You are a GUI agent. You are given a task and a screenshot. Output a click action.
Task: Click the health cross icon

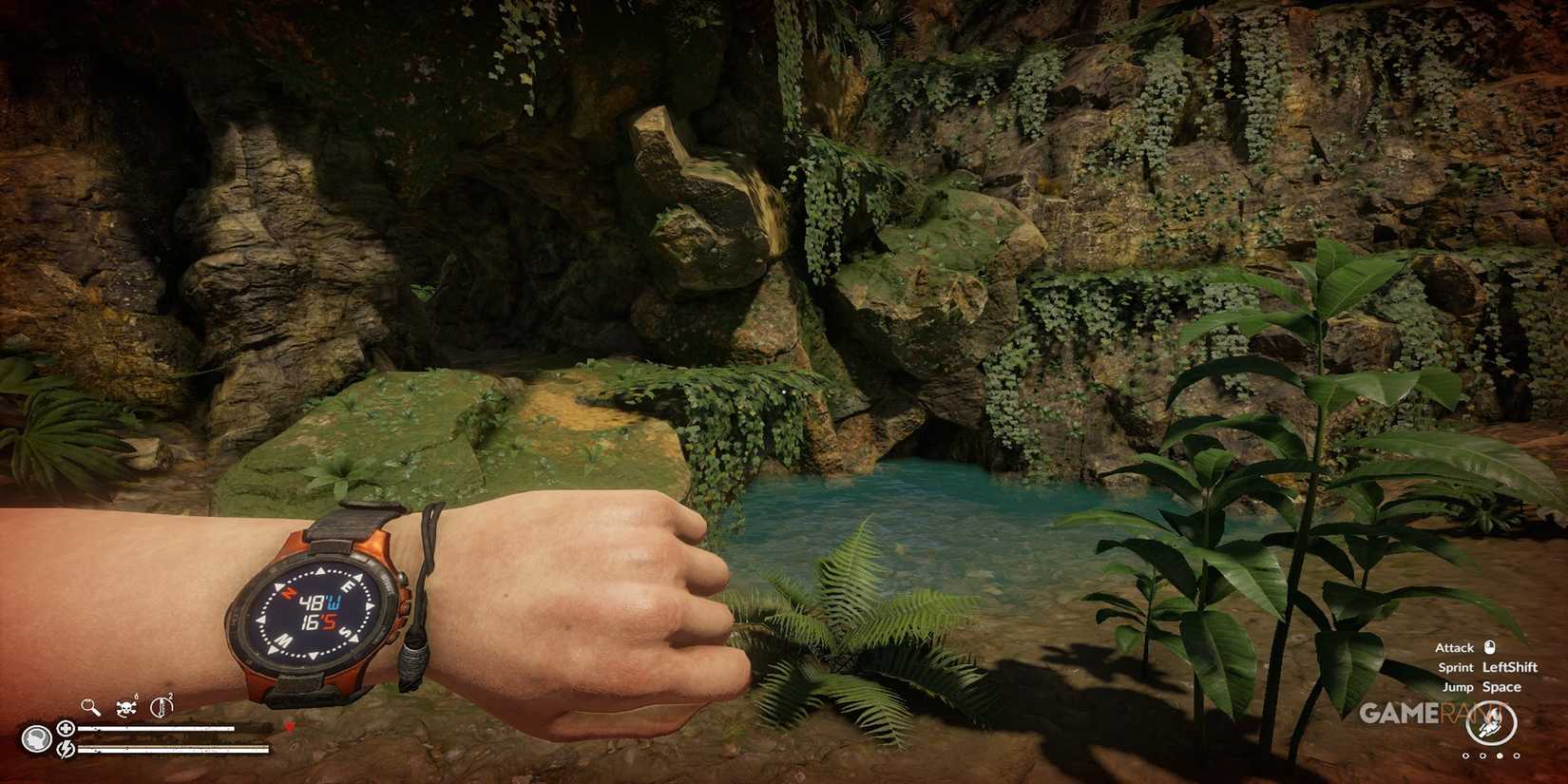66,728
